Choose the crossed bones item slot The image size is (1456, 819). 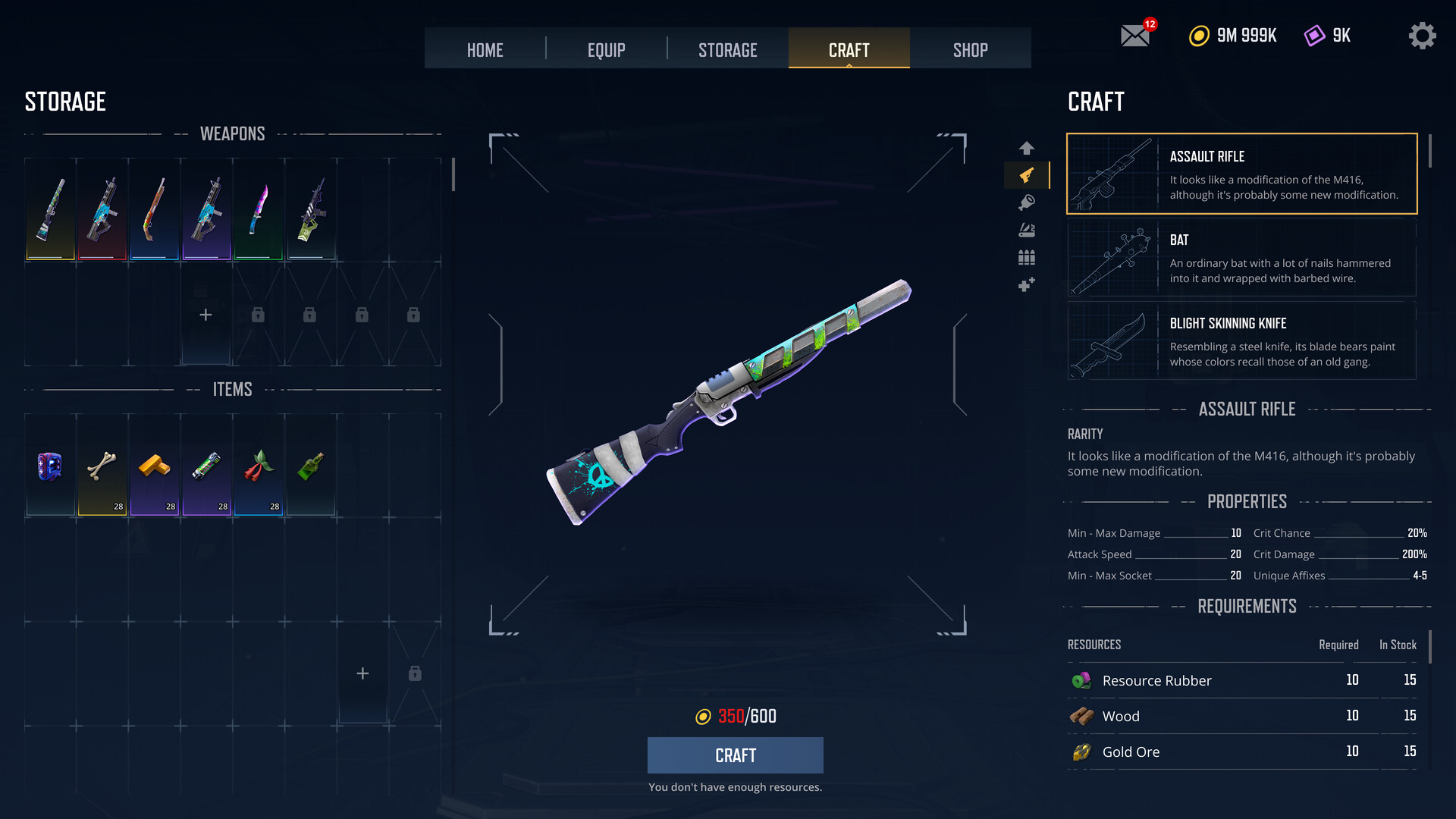[x=102, y=466]
